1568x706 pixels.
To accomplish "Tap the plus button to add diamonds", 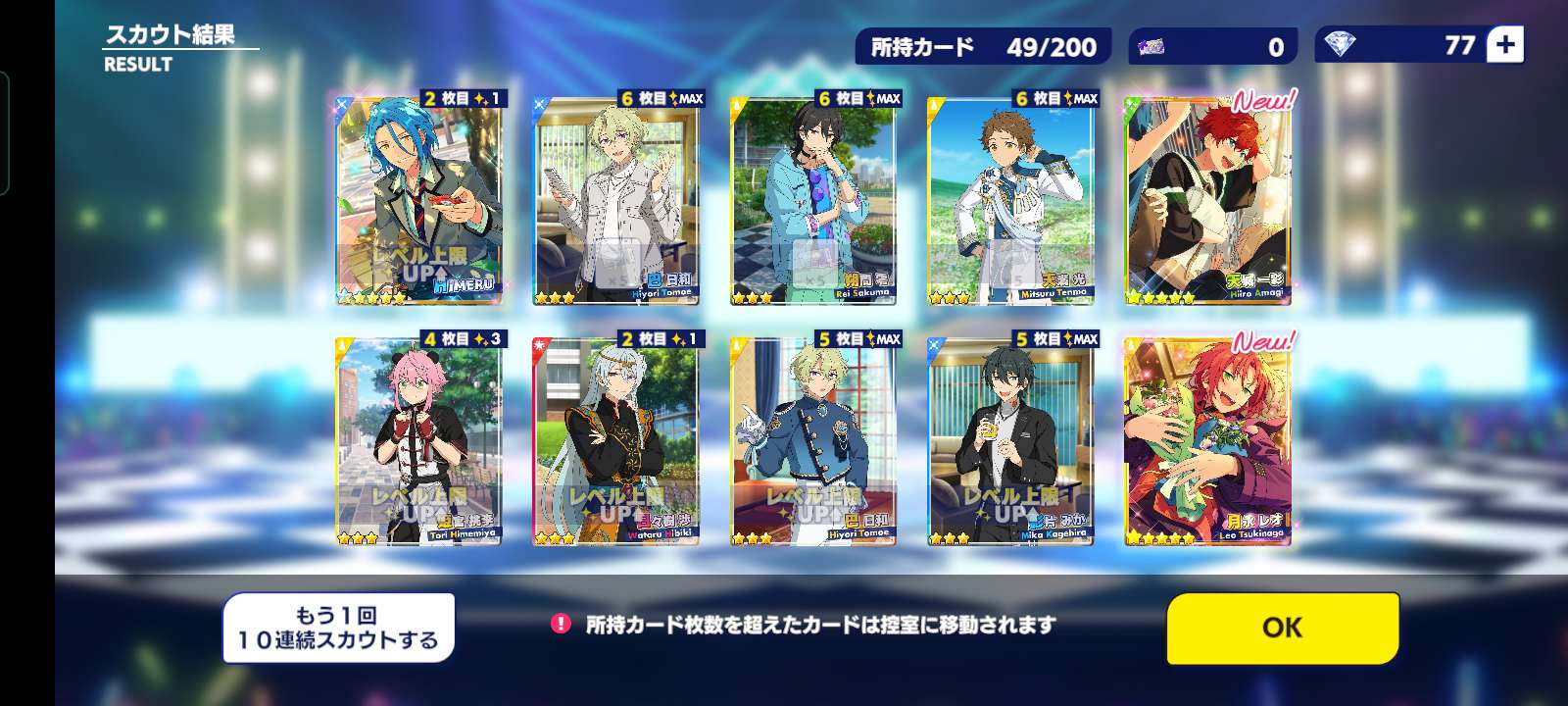I will (x=1505, y=45).
